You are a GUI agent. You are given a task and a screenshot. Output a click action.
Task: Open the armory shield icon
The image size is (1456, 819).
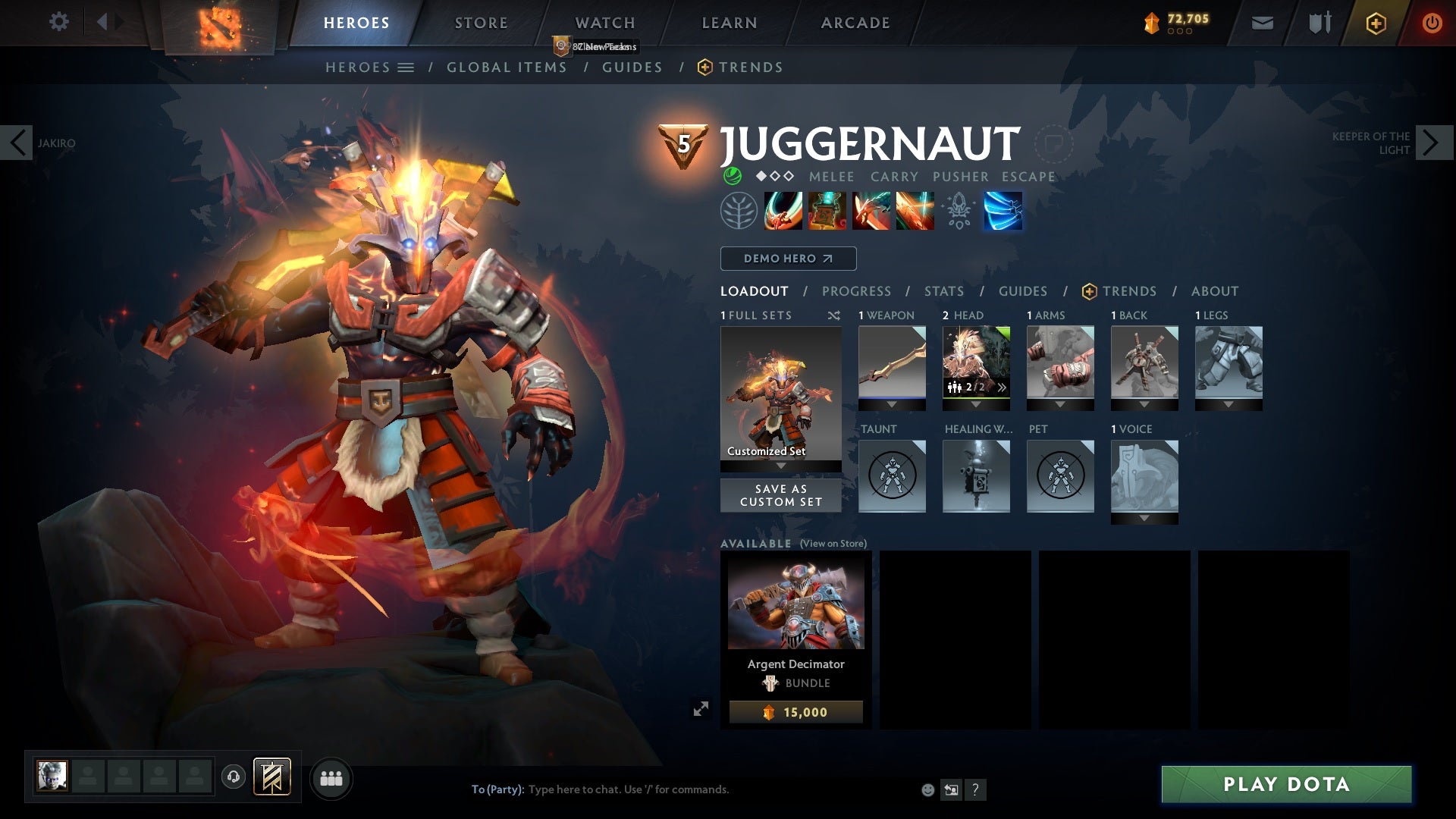pyautogui.click(x=1318, y=23)
